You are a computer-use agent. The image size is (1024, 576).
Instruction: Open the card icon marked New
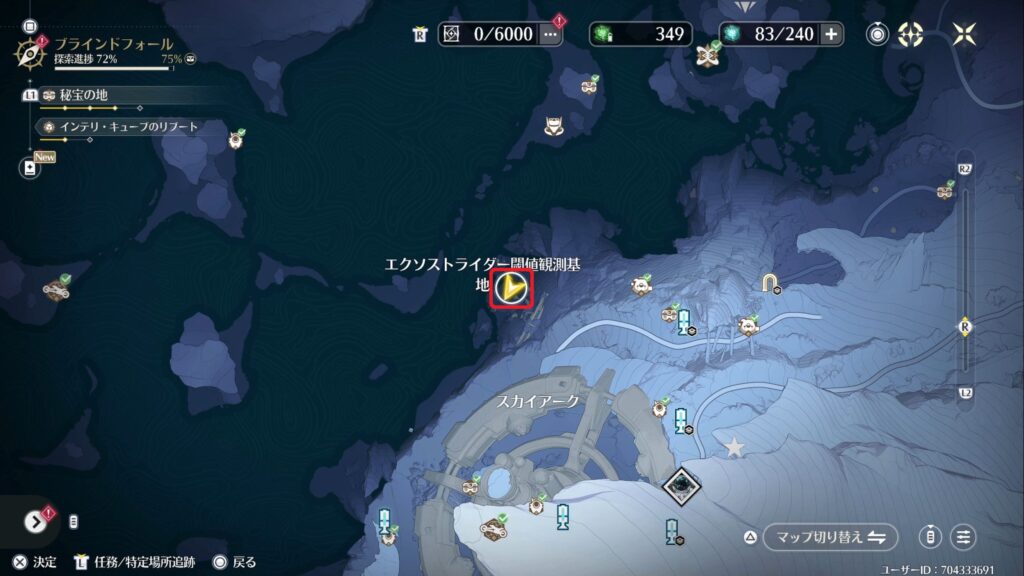point(30,168)
